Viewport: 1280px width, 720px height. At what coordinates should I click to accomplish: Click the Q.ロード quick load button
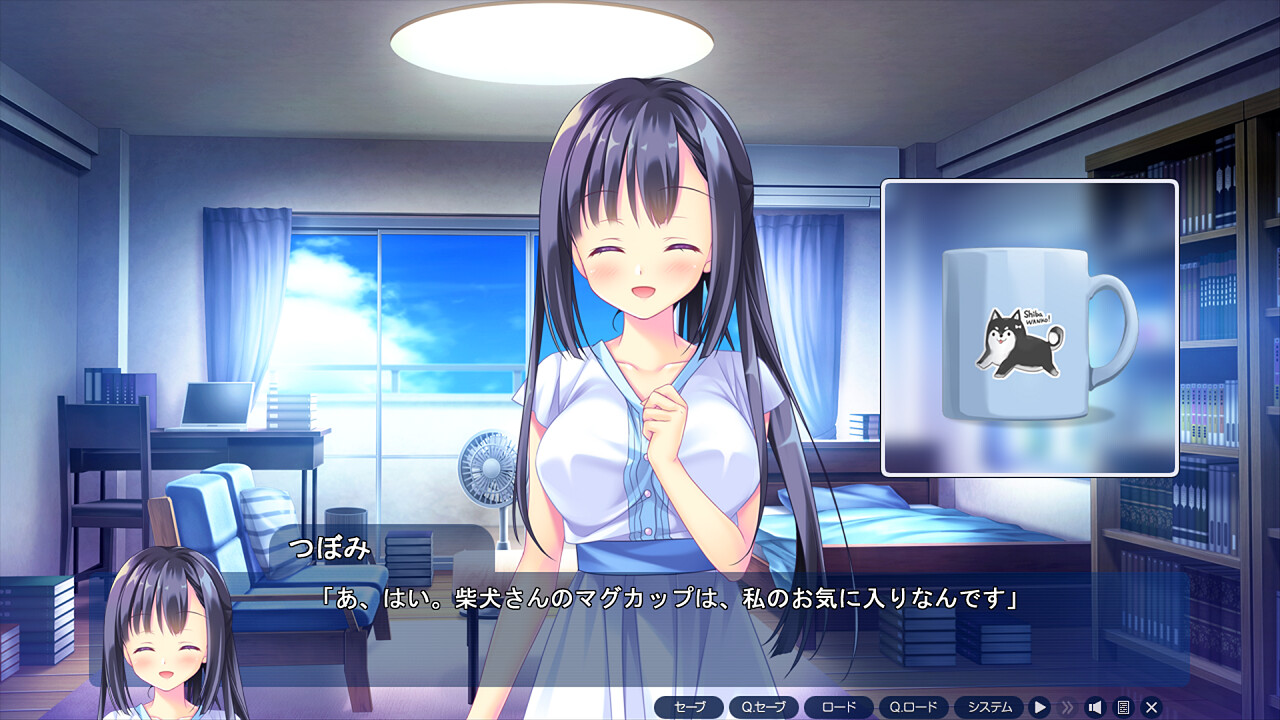913,707
